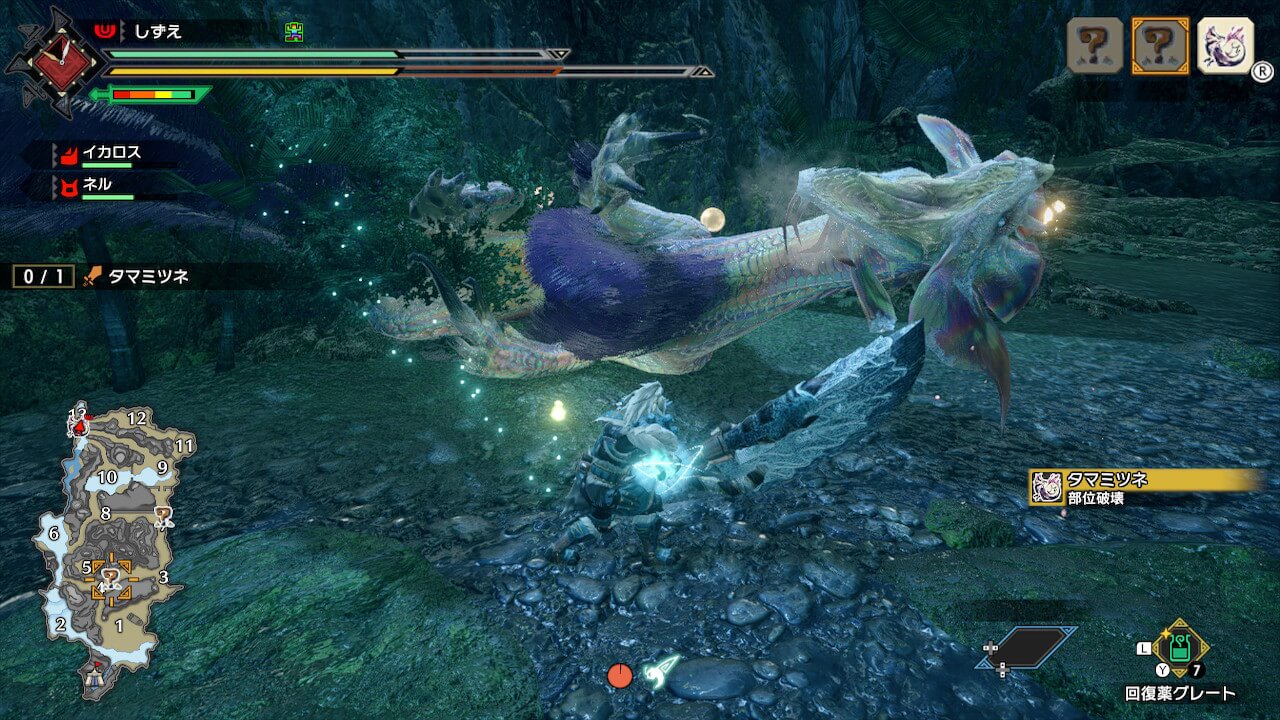Select area 12 on the minimap
The image size is (1280, 720).
[x=137, y=418]
